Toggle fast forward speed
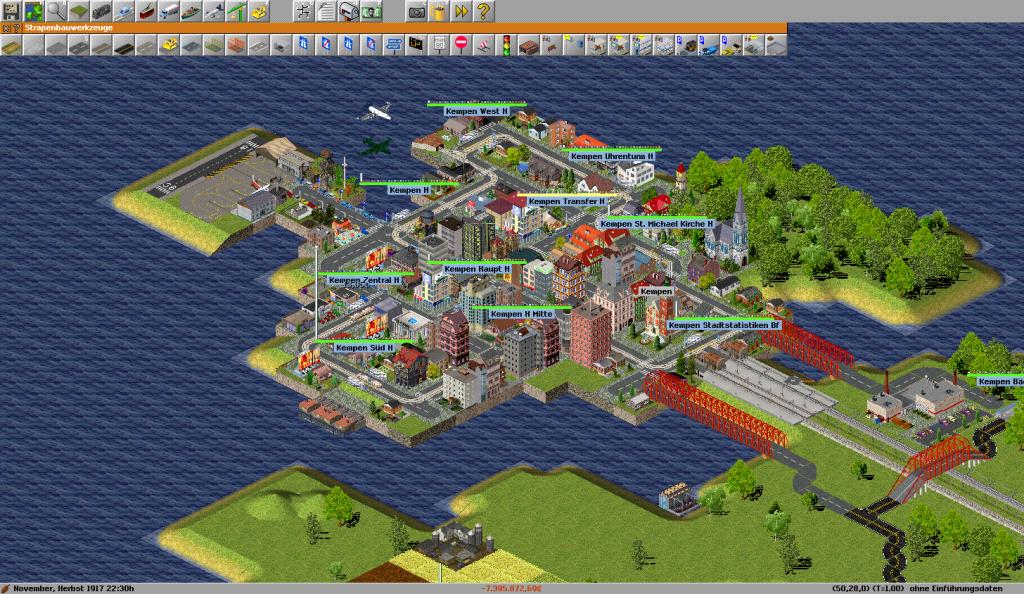Image resolution: width=1024 pixels, height=594 pixels. coord(462,11)
